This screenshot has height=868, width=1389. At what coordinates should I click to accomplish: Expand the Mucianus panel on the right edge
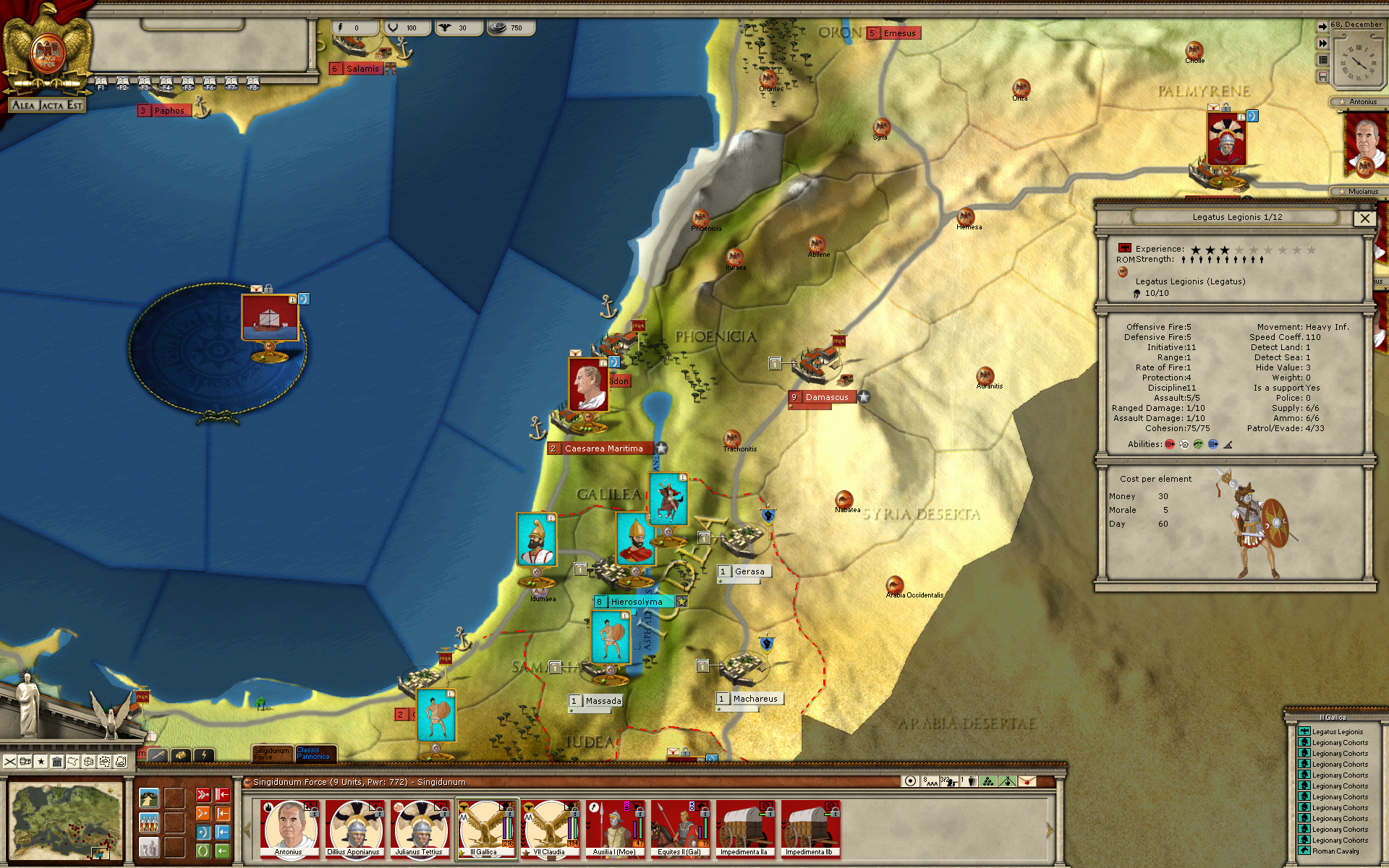pos(1360,191)
